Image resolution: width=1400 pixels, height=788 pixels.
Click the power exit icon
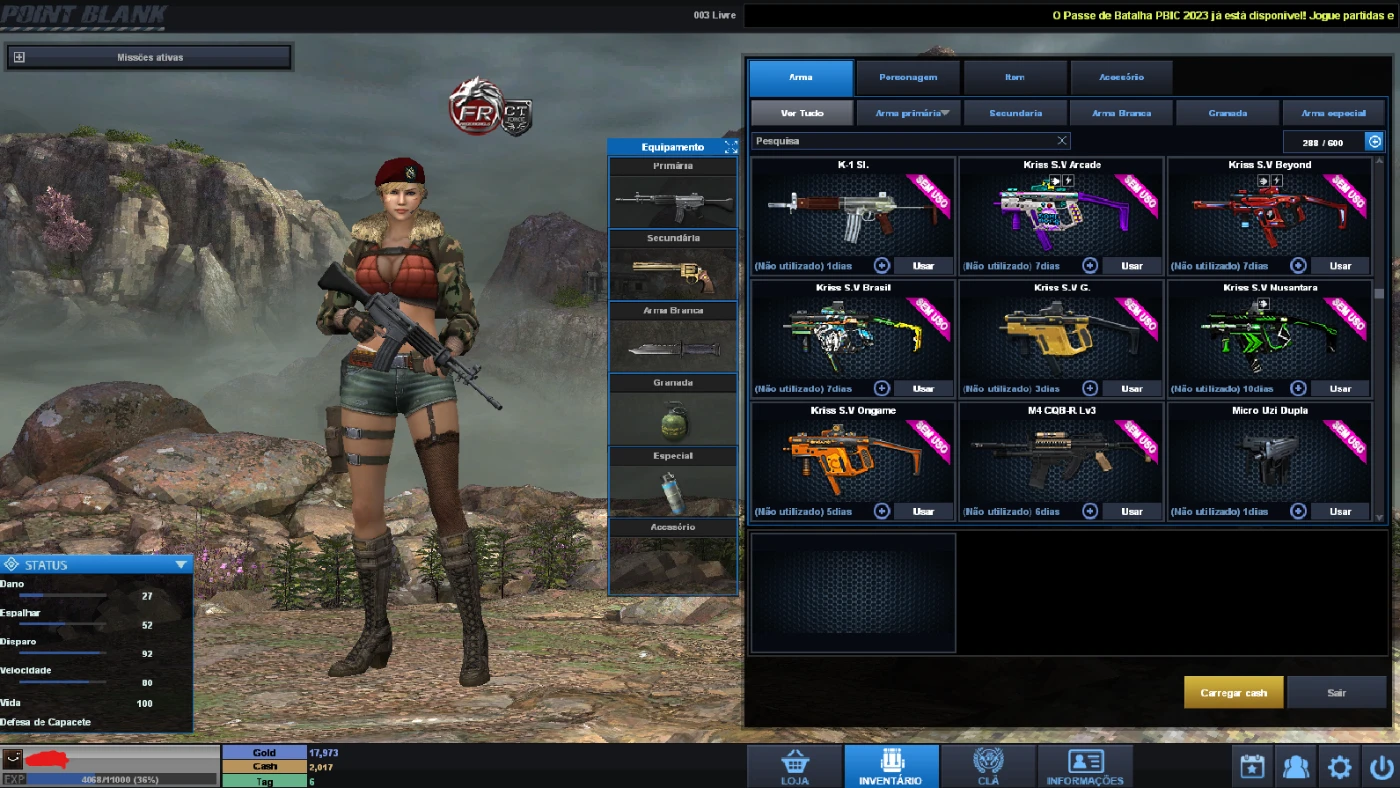pyautogui.click(x=1381, y=766)
